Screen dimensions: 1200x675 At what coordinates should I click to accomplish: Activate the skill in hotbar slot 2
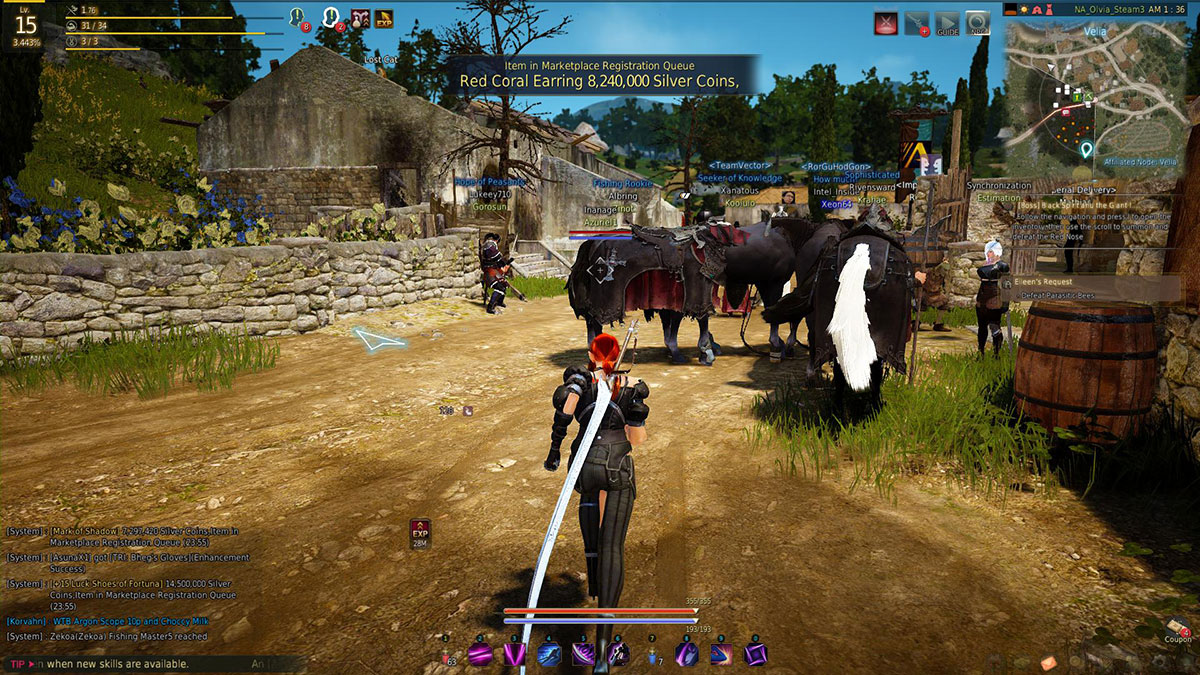481,655
